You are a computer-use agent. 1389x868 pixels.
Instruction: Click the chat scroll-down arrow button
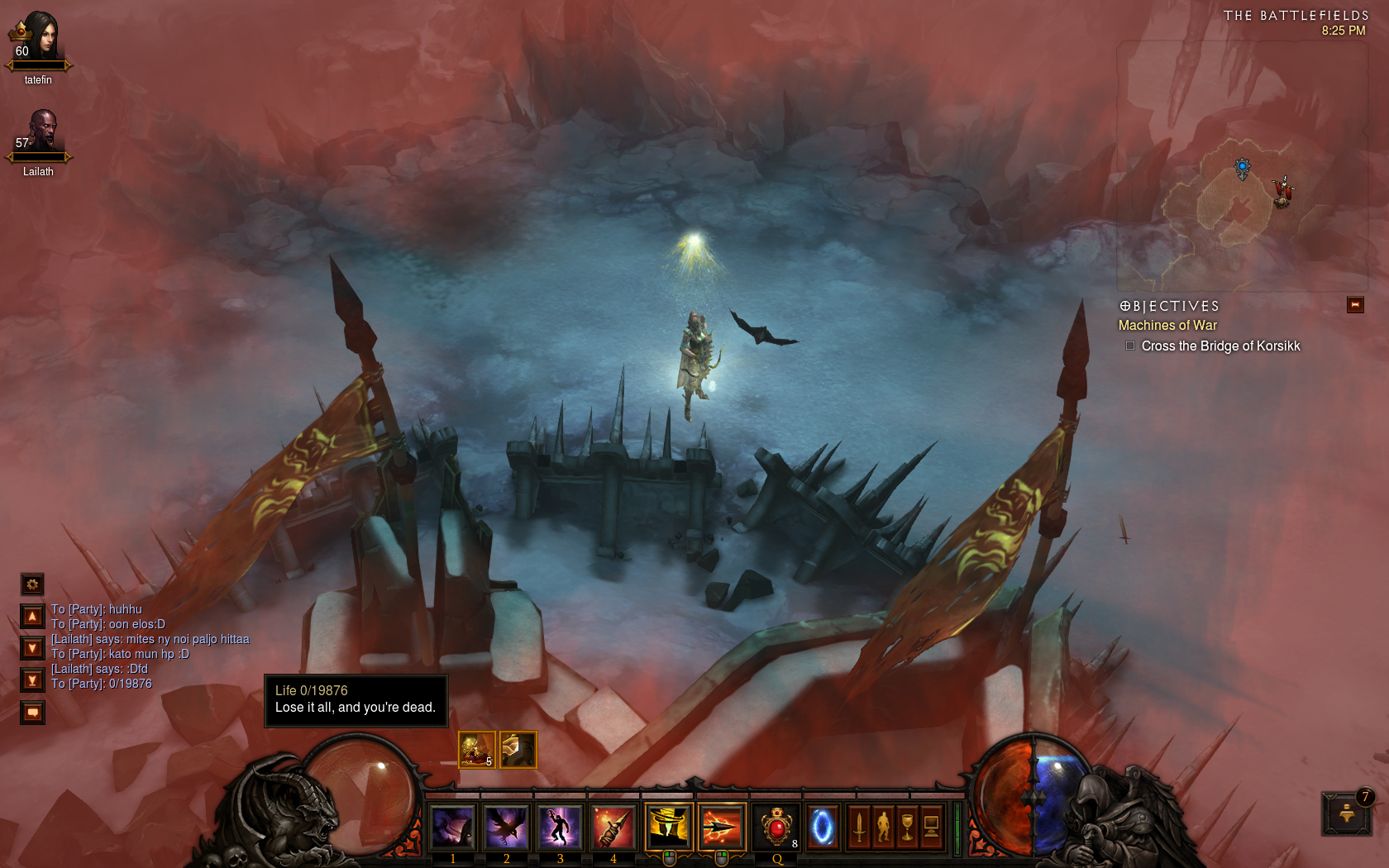click(x=32, y=648)
